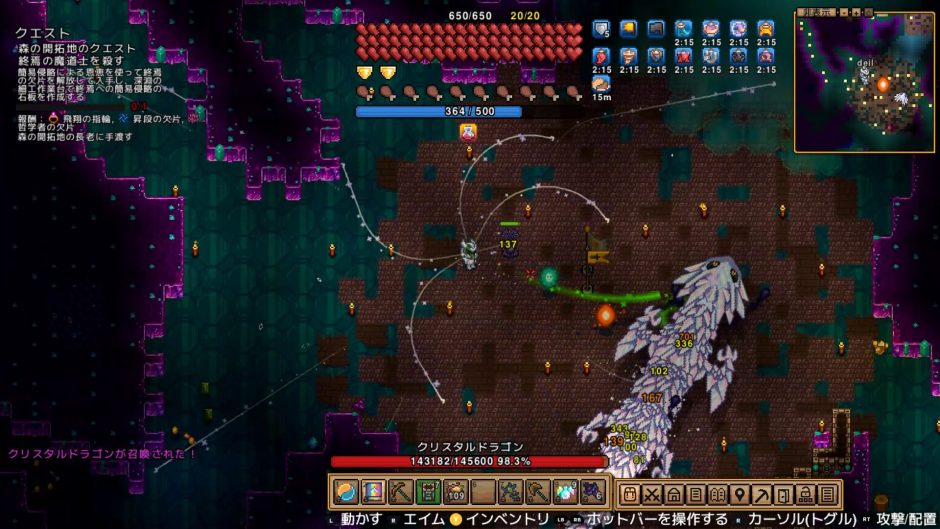Select the orange-blue orb hotbar slot
The image size is (940, 529).
click(346, 492)
